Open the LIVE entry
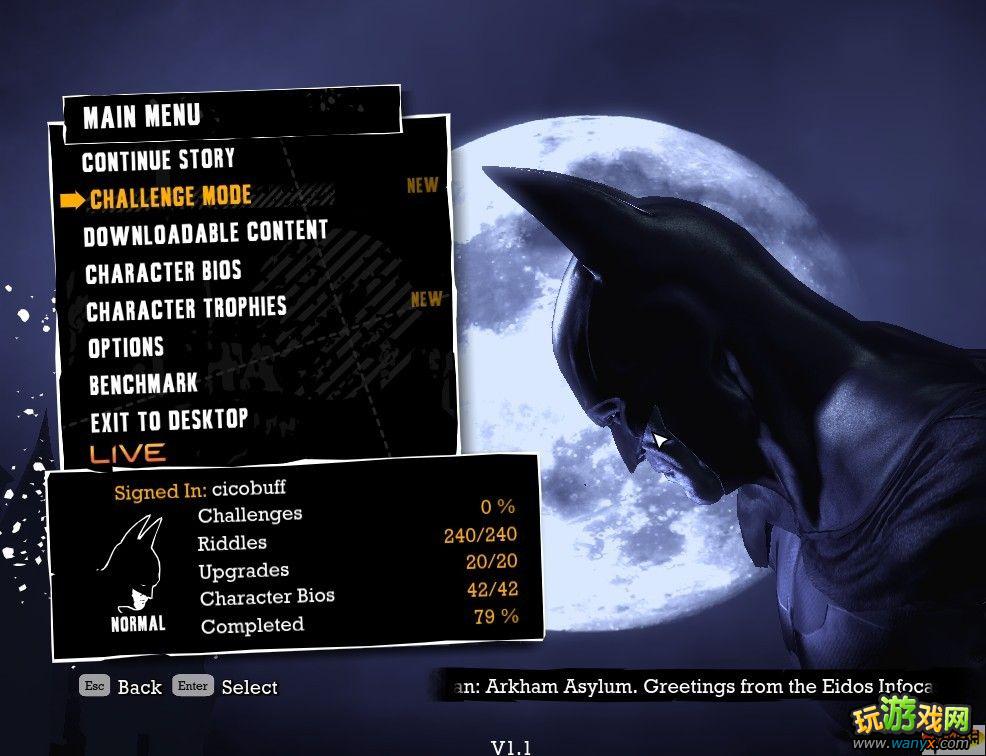The height and width of the screenshot is (756, 986). [127, 453]
